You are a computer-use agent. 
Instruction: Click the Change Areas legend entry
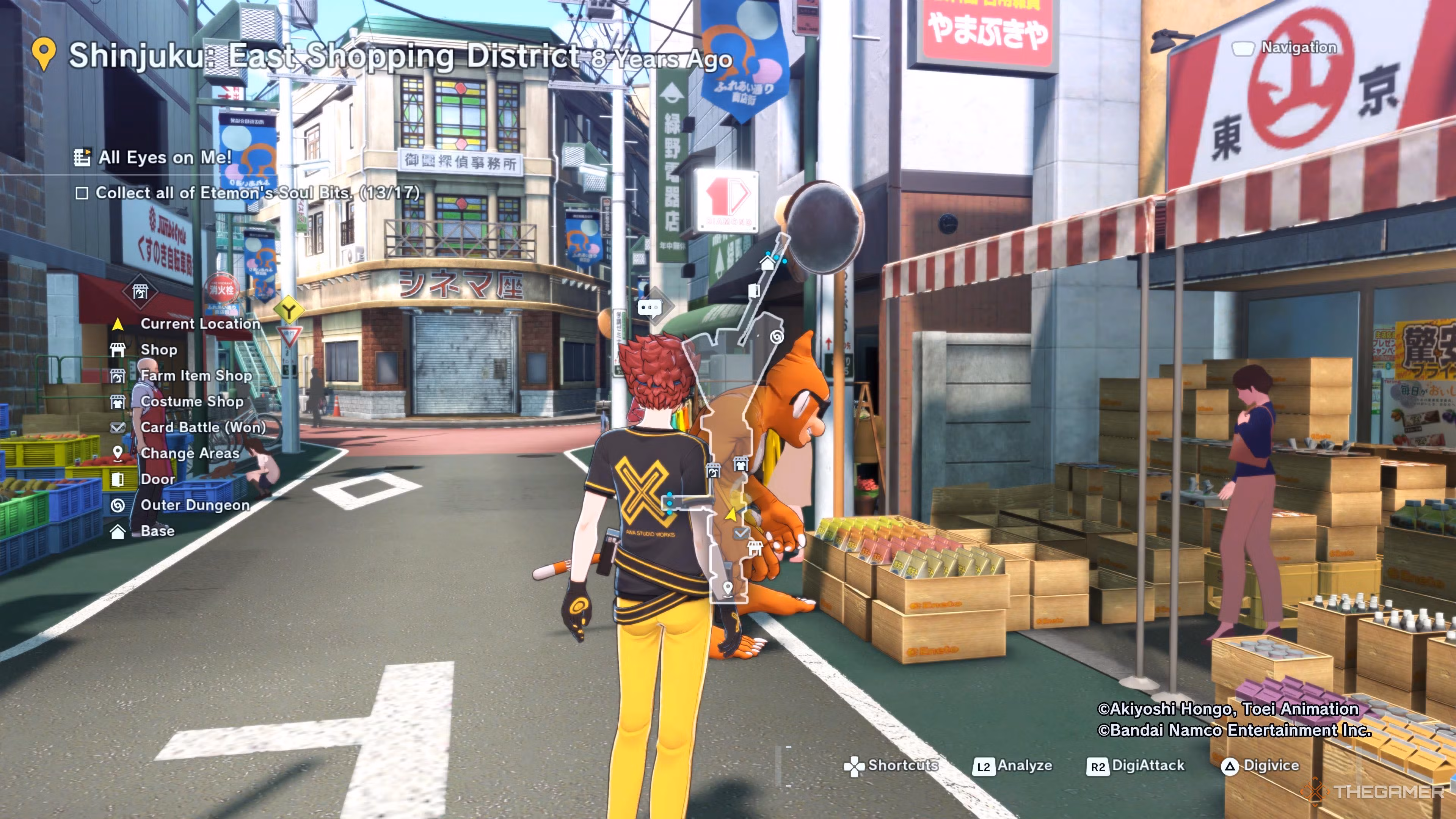[190, 453]
